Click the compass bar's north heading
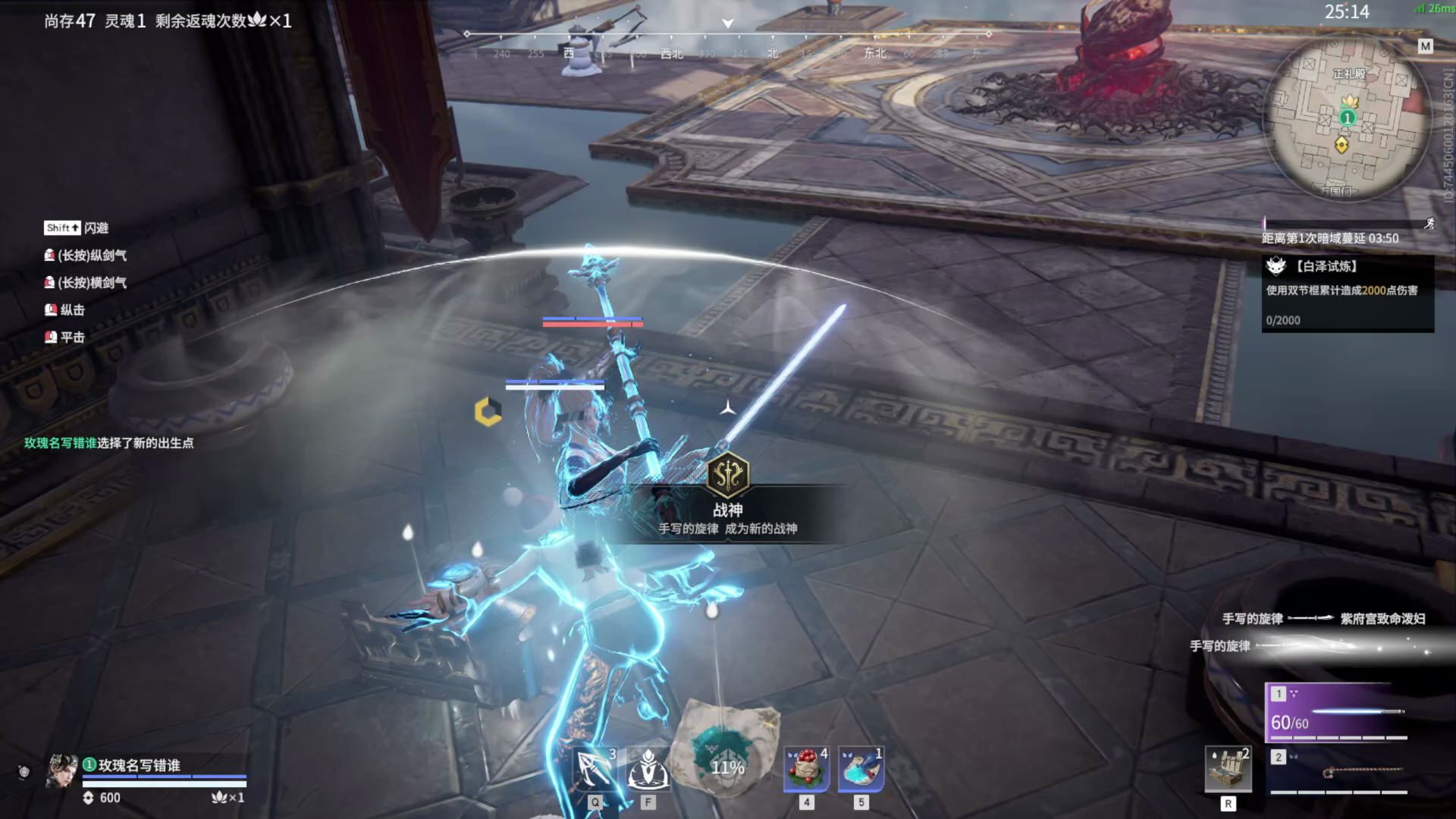The image size is (1456, 819). pyautogui.click(x=772, y=53)
